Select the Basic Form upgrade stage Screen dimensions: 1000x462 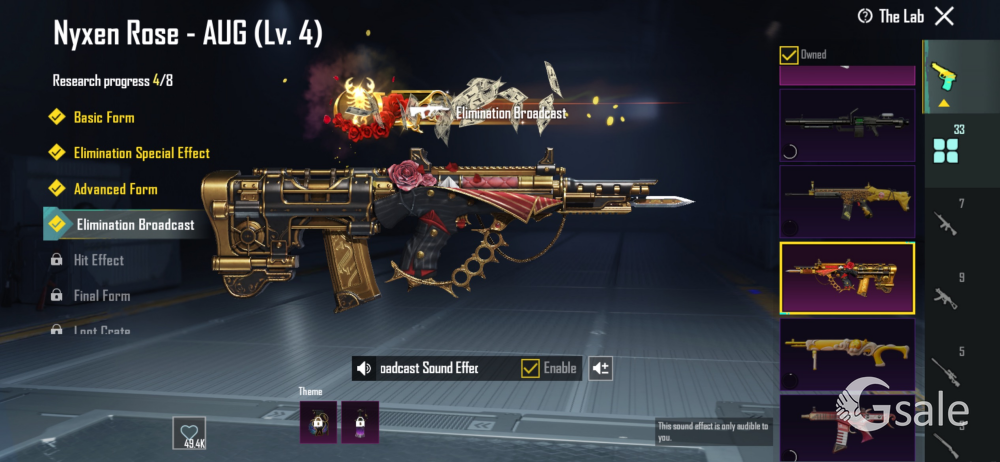(104, 117)
